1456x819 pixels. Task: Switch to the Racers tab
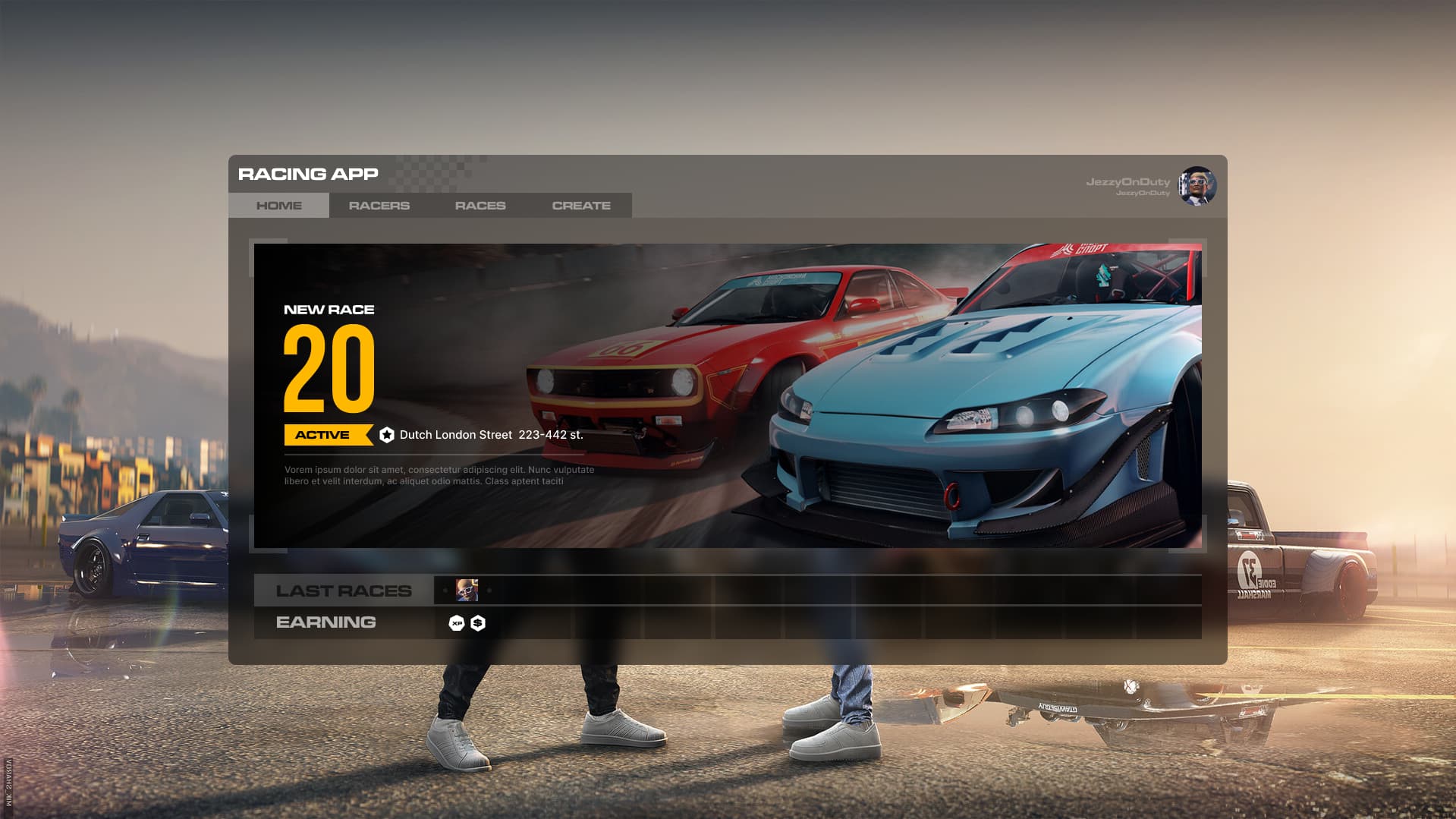(379, 205)
